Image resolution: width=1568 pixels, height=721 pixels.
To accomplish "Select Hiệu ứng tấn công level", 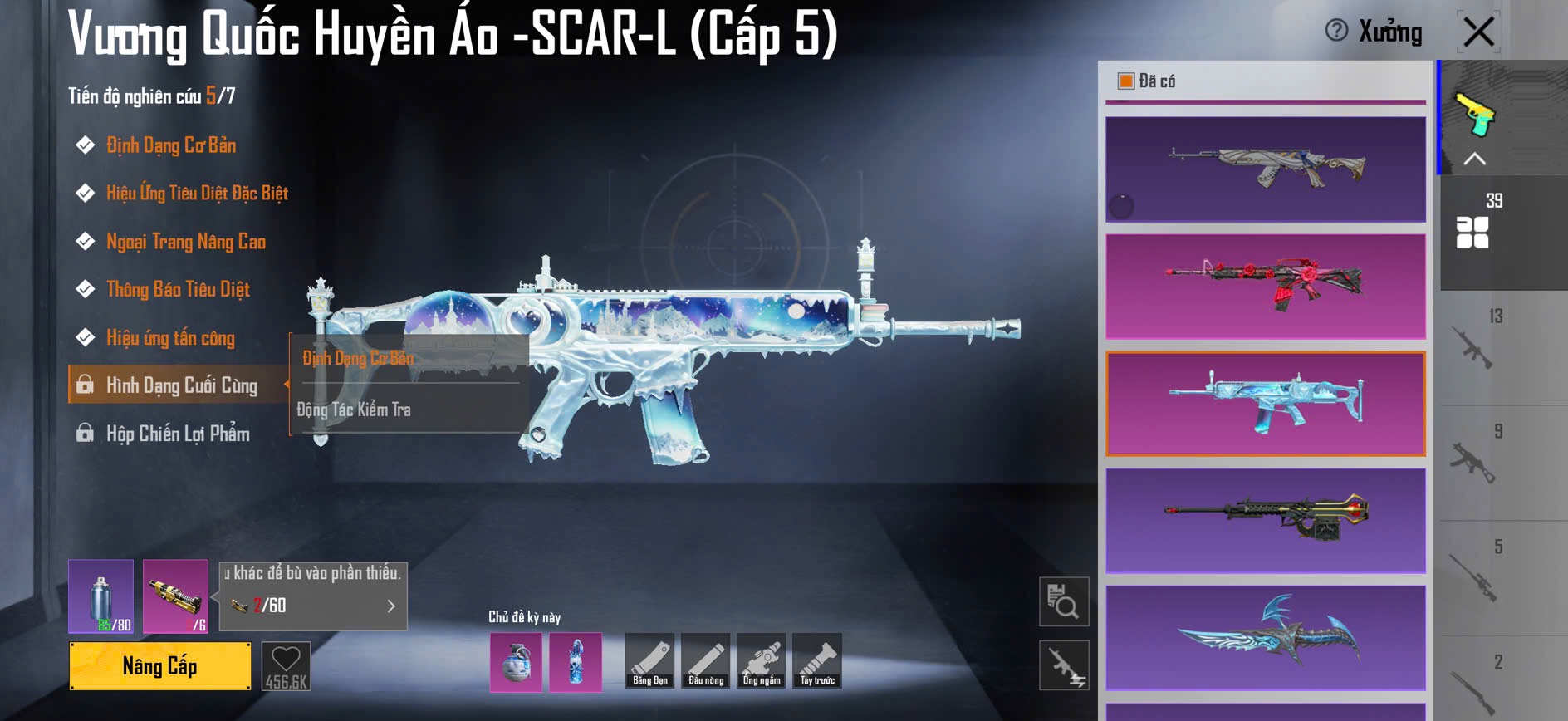I will tap(170, 338).
